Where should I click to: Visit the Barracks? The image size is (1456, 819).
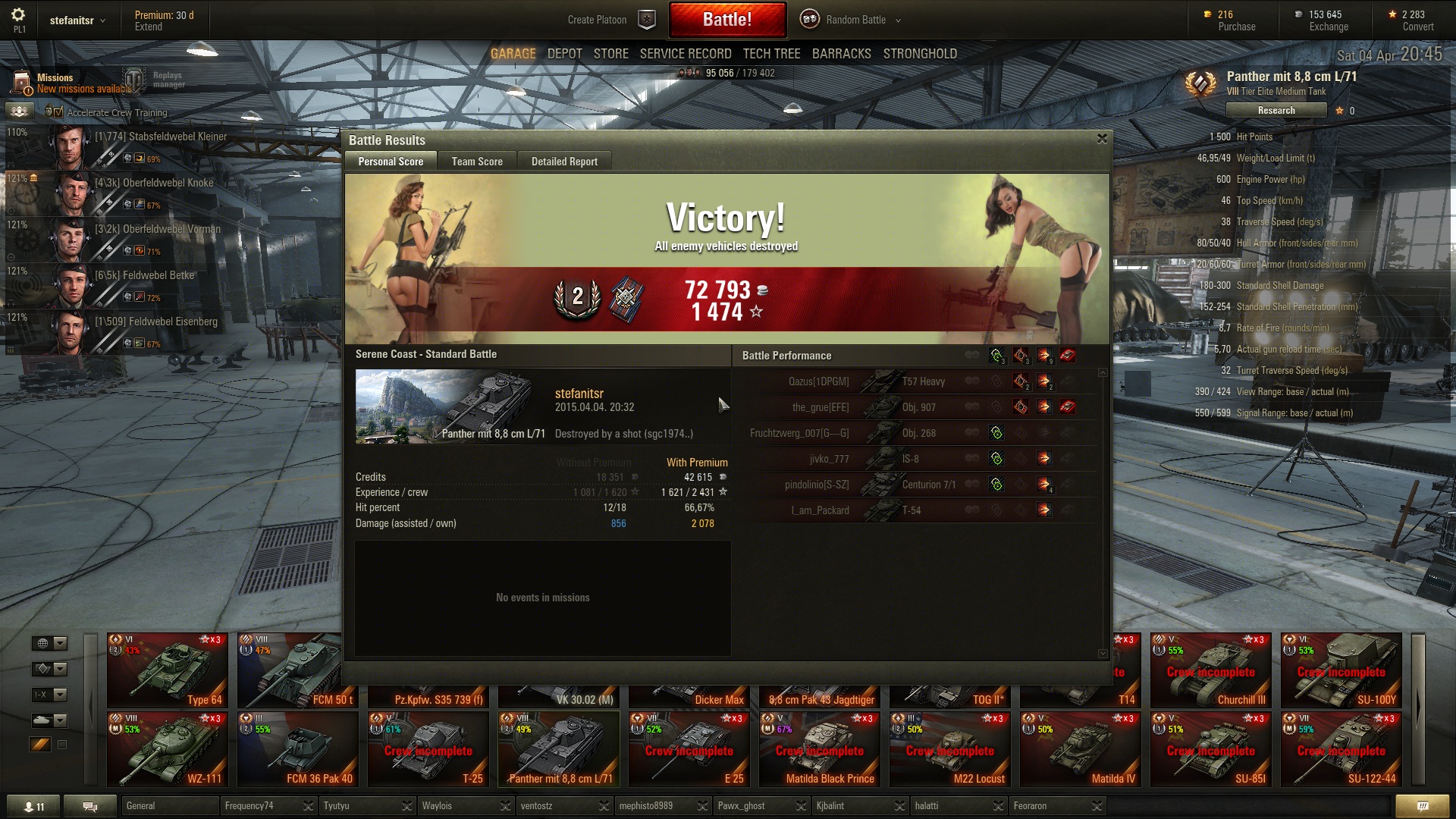pos(841,54)
